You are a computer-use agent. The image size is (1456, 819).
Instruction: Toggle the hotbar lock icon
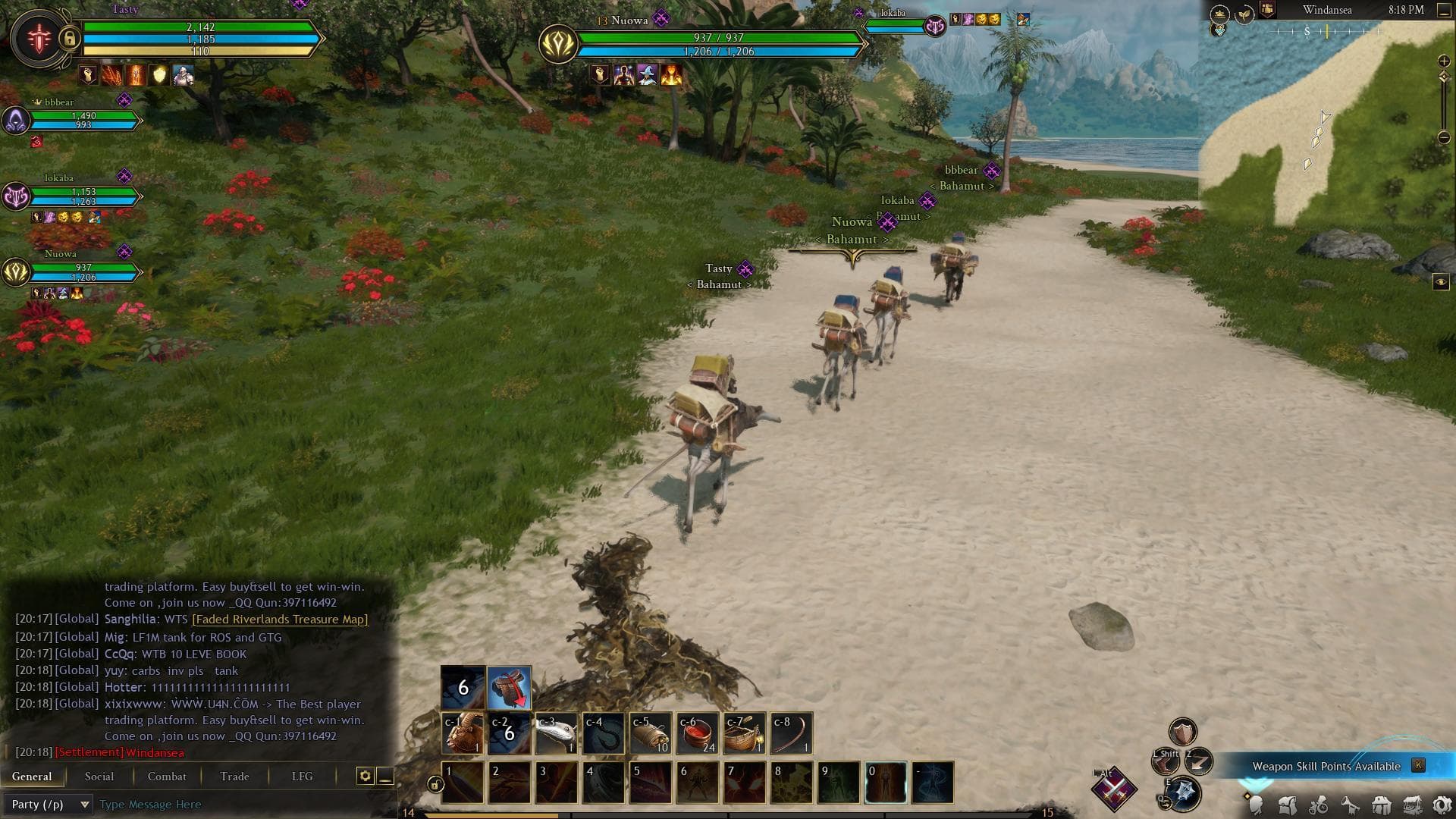pyautogui.click(x=435, y=784)
